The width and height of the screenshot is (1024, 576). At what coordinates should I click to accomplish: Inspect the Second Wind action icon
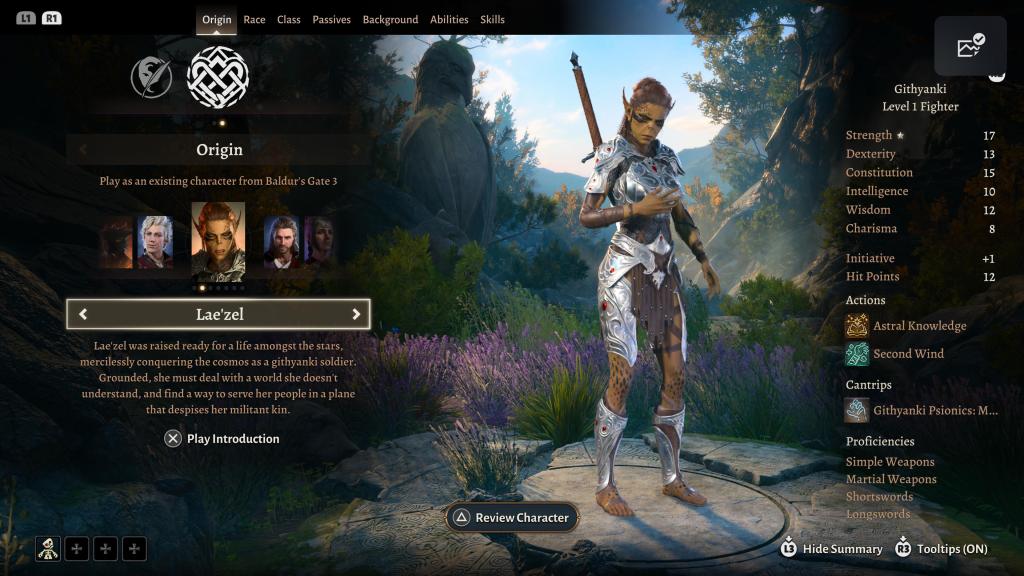857,353
